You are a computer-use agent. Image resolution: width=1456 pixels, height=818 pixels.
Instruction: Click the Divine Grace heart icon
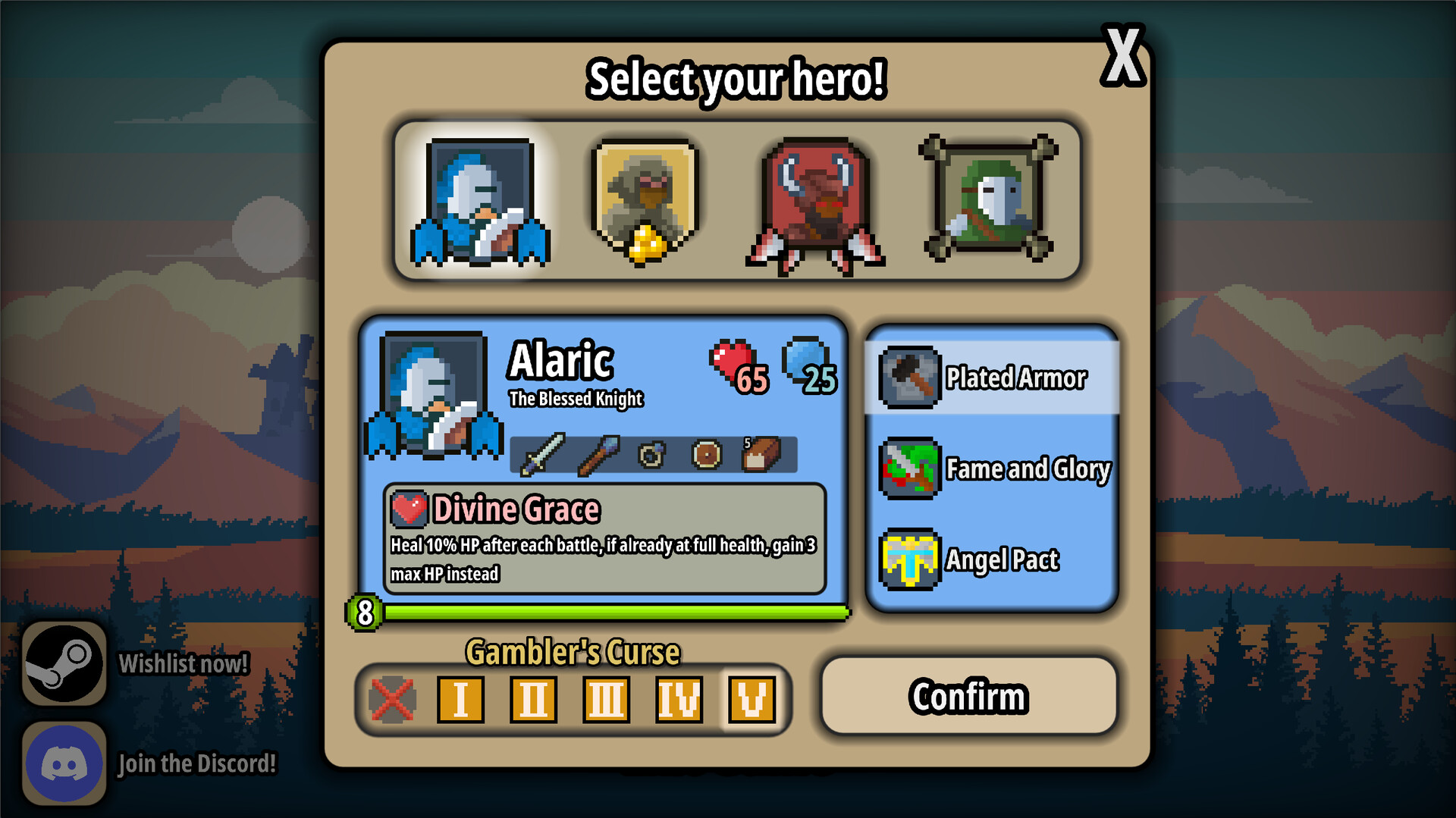point(409,509)
